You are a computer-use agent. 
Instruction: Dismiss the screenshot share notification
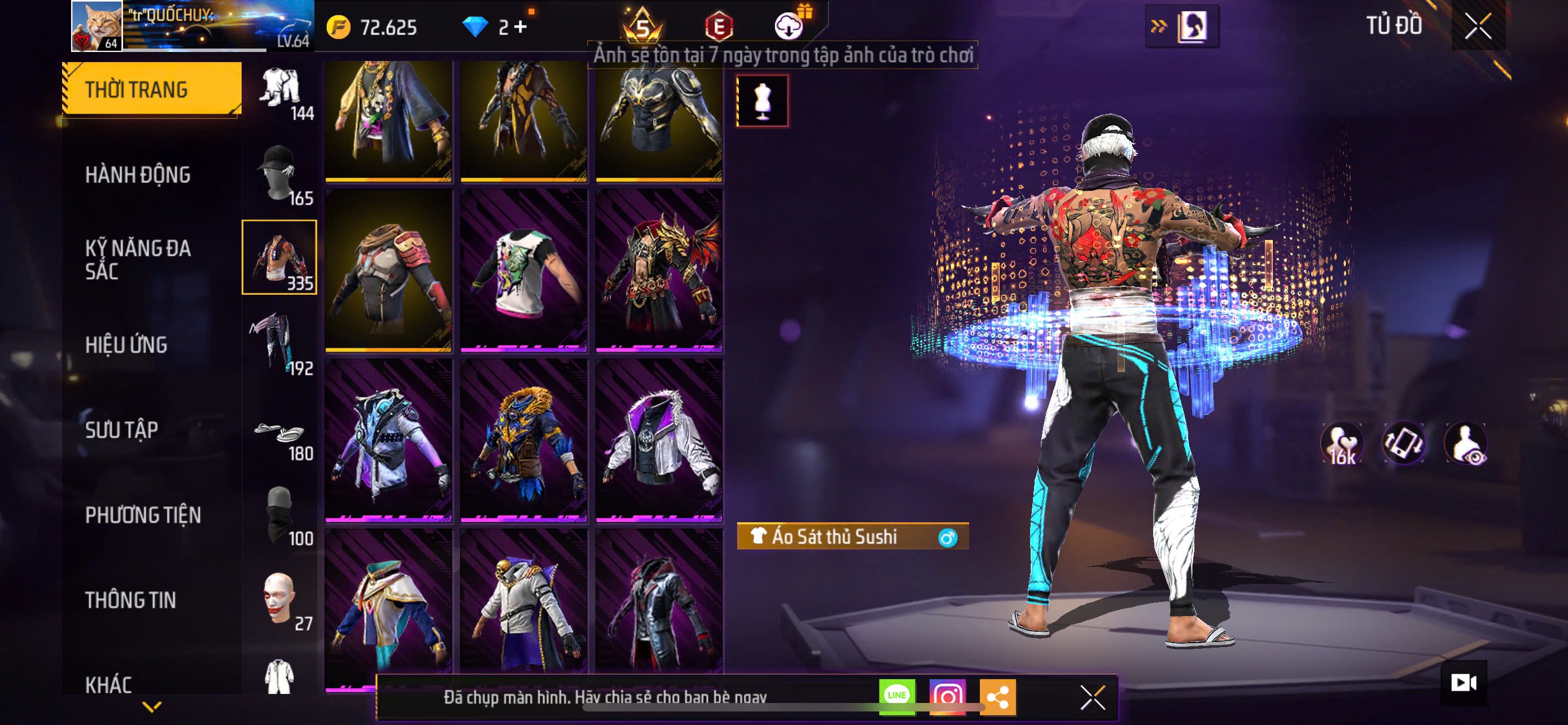[1092, 697]
